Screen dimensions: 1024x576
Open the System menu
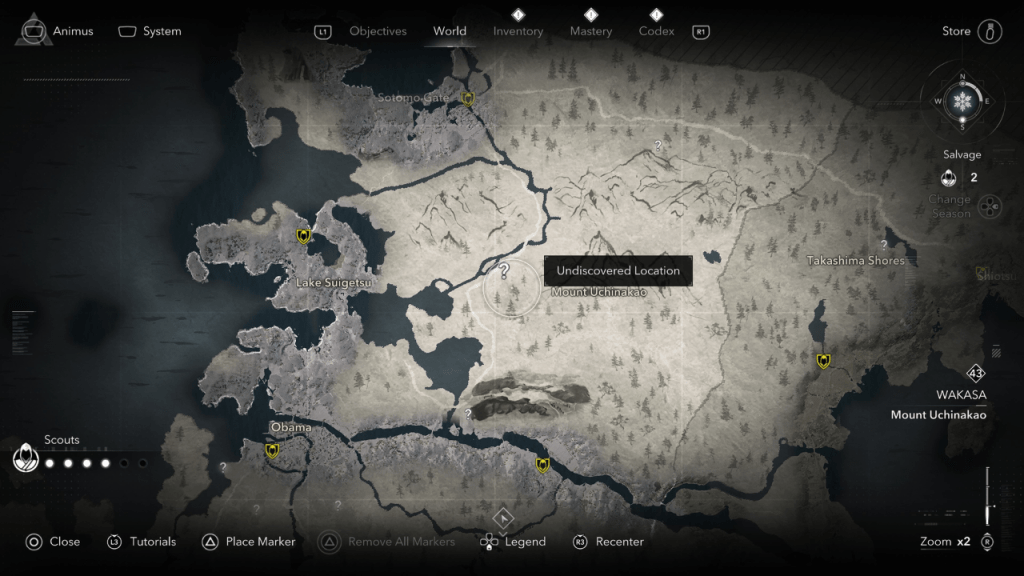[x=150, y=31]
